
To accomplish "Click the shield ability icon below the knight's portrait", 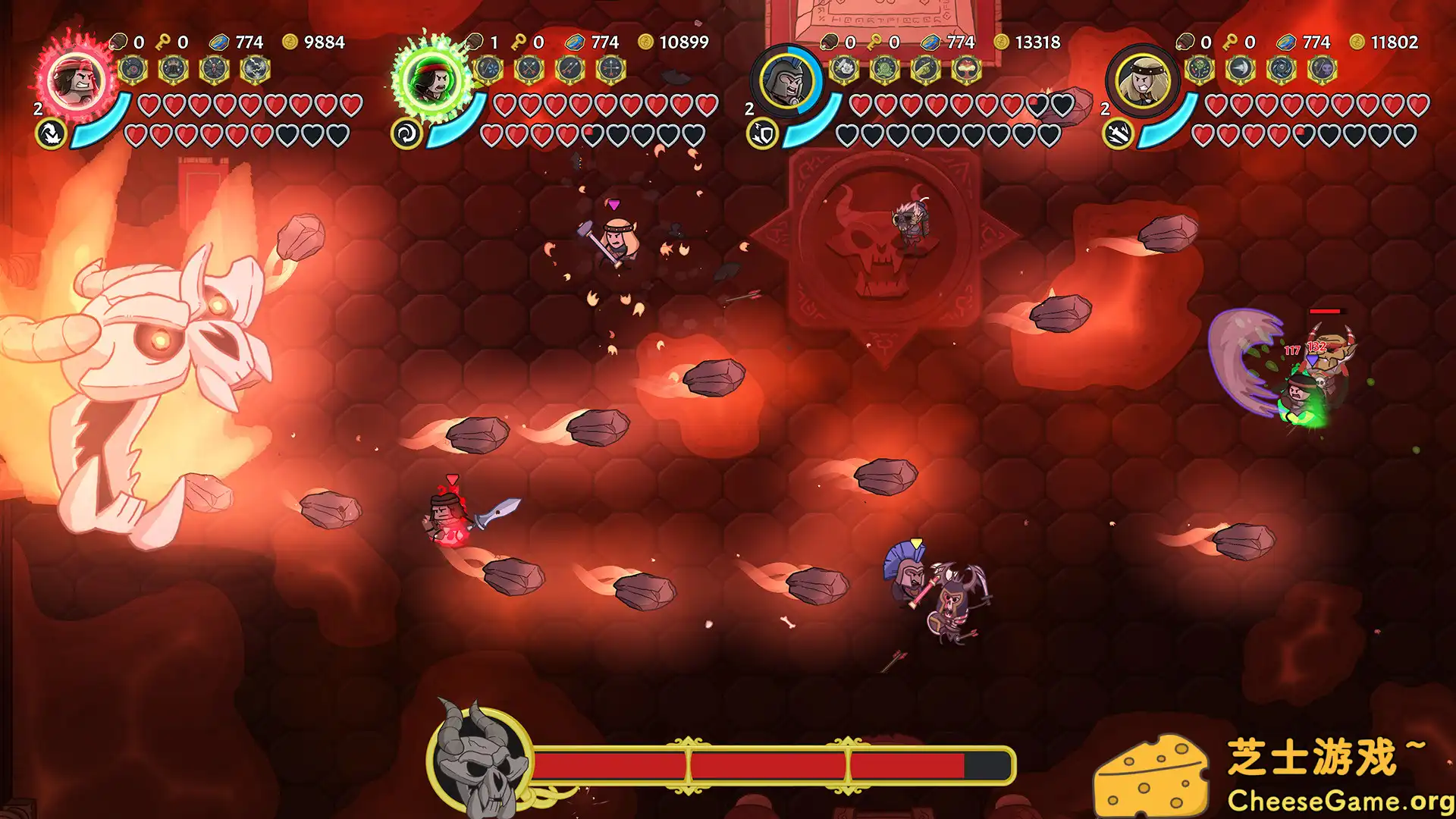I will (x=764, y=132).
